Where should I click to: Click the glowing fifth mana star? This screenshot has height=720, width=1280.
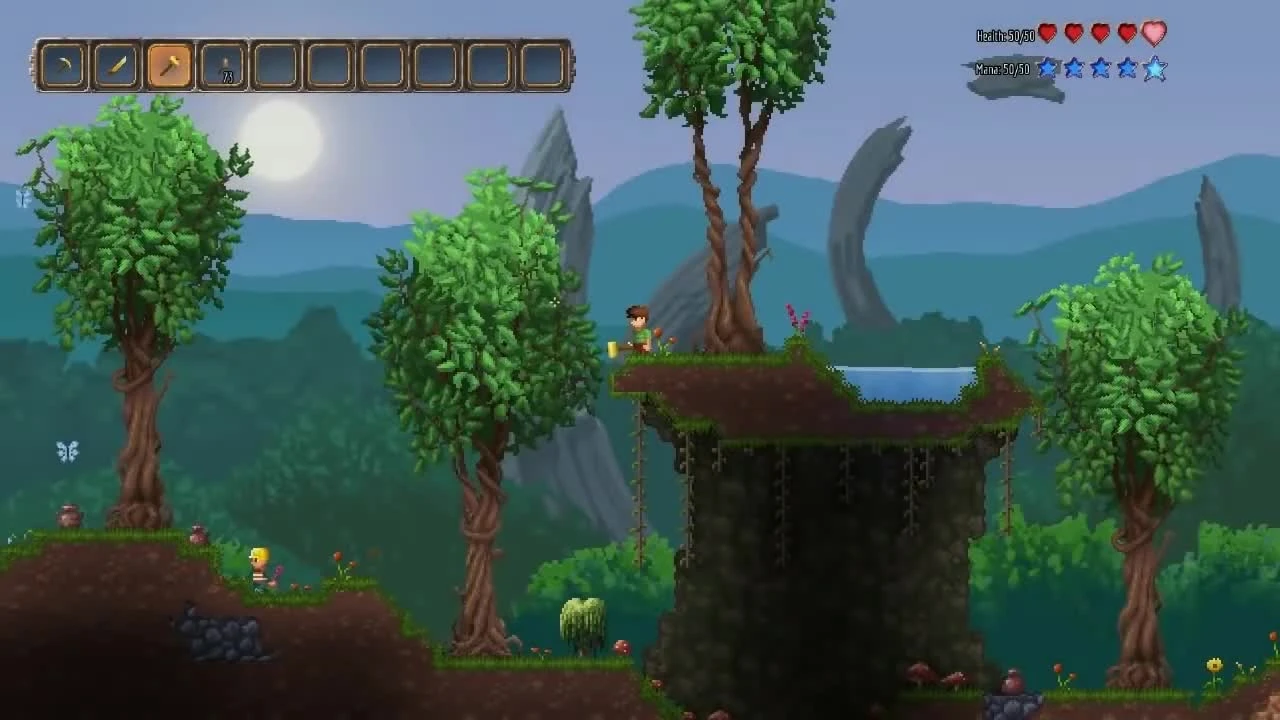[x=1155, y=68]
